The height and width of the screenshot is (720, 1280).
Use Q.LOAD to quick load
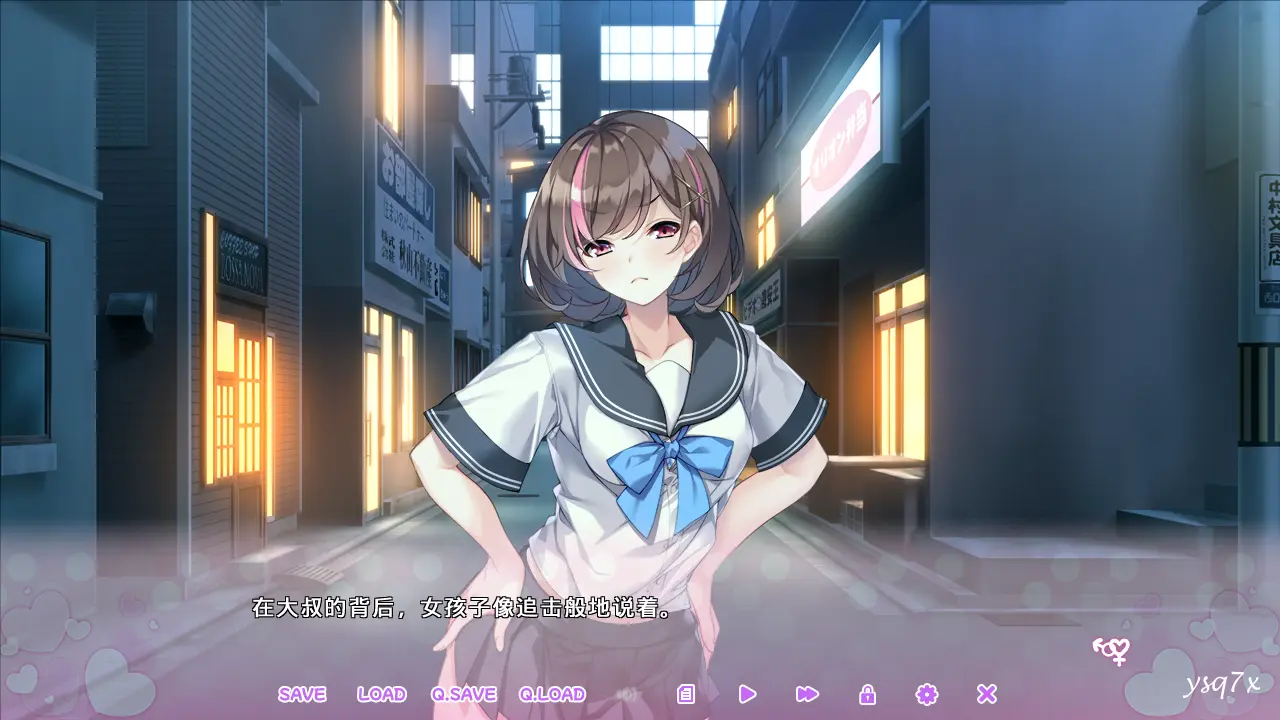click(x=552, y=694)
